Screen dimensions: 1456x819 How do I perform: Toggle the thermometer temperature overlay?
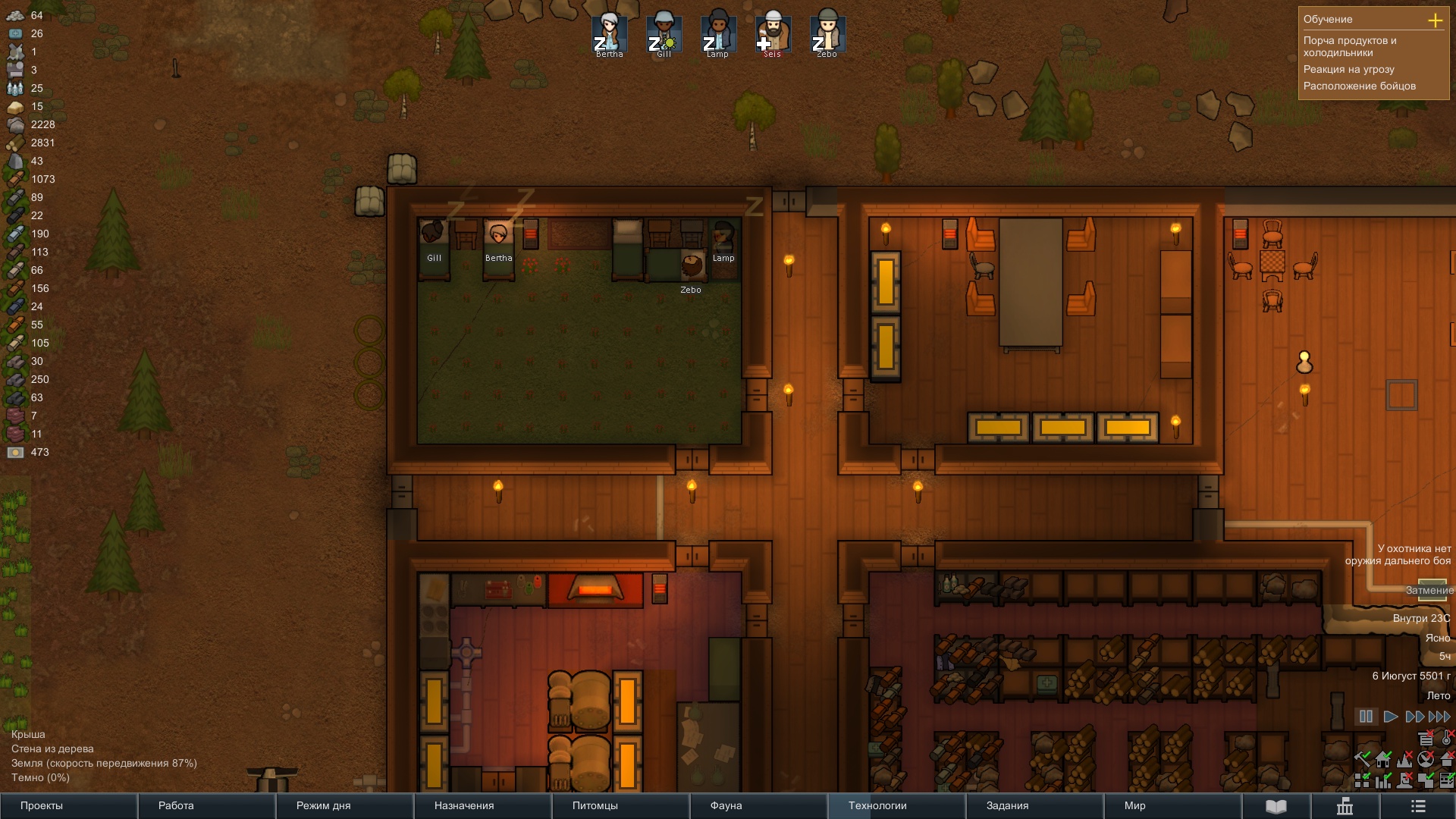1447,738
